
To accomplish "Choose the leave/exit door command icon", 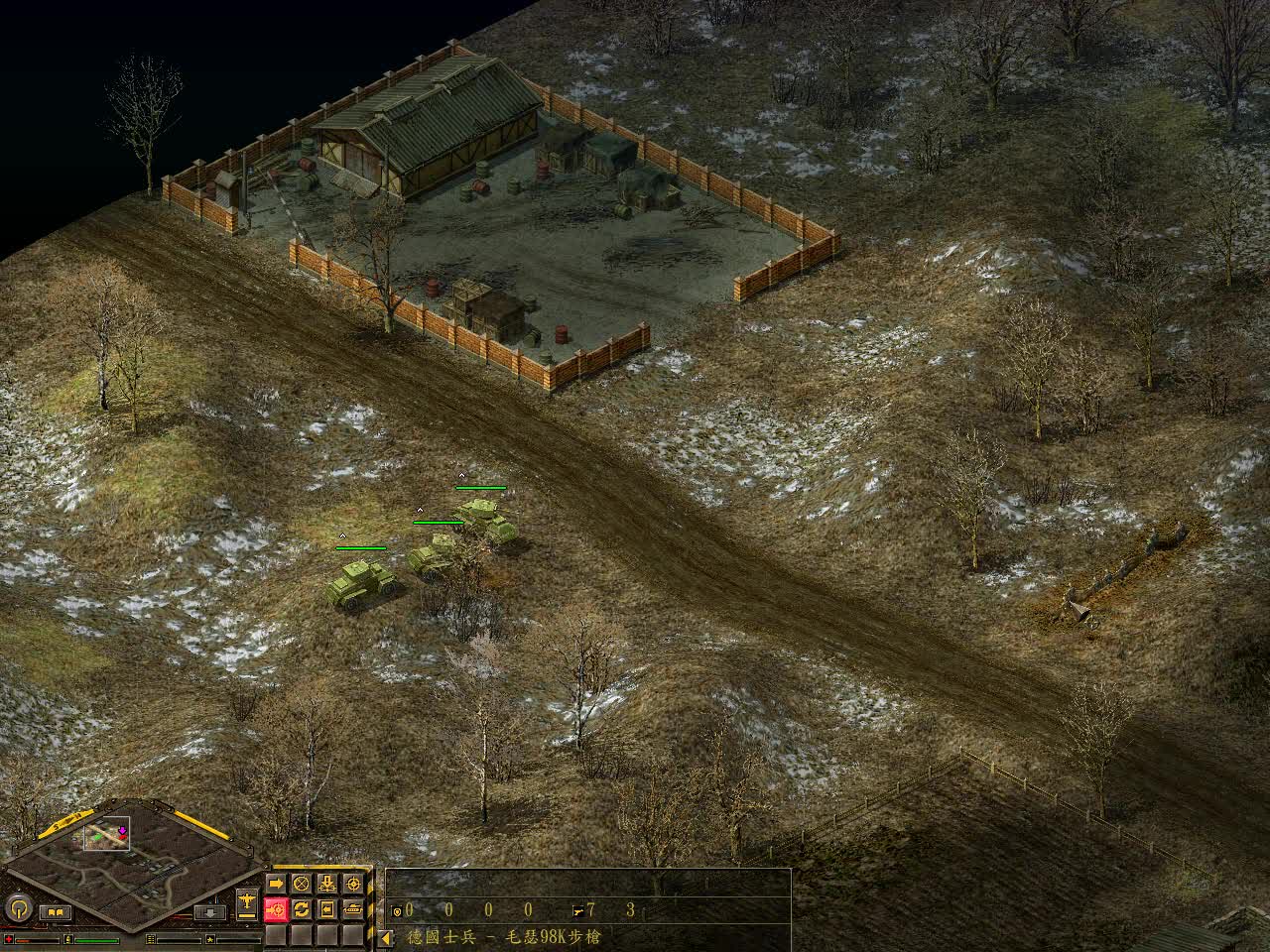I will pos(327,908).
